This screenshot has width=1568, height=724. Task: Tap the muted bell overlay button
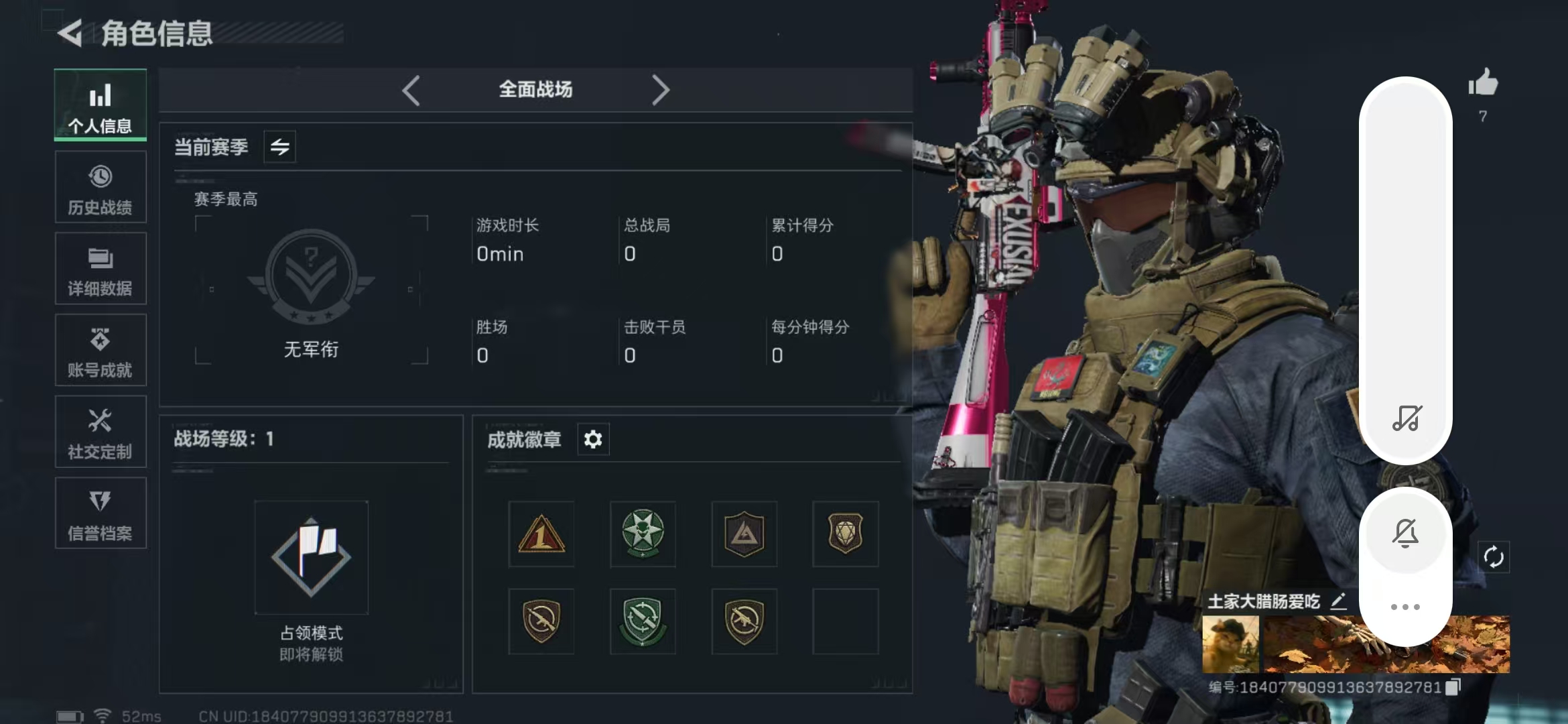click(1405, 534)
